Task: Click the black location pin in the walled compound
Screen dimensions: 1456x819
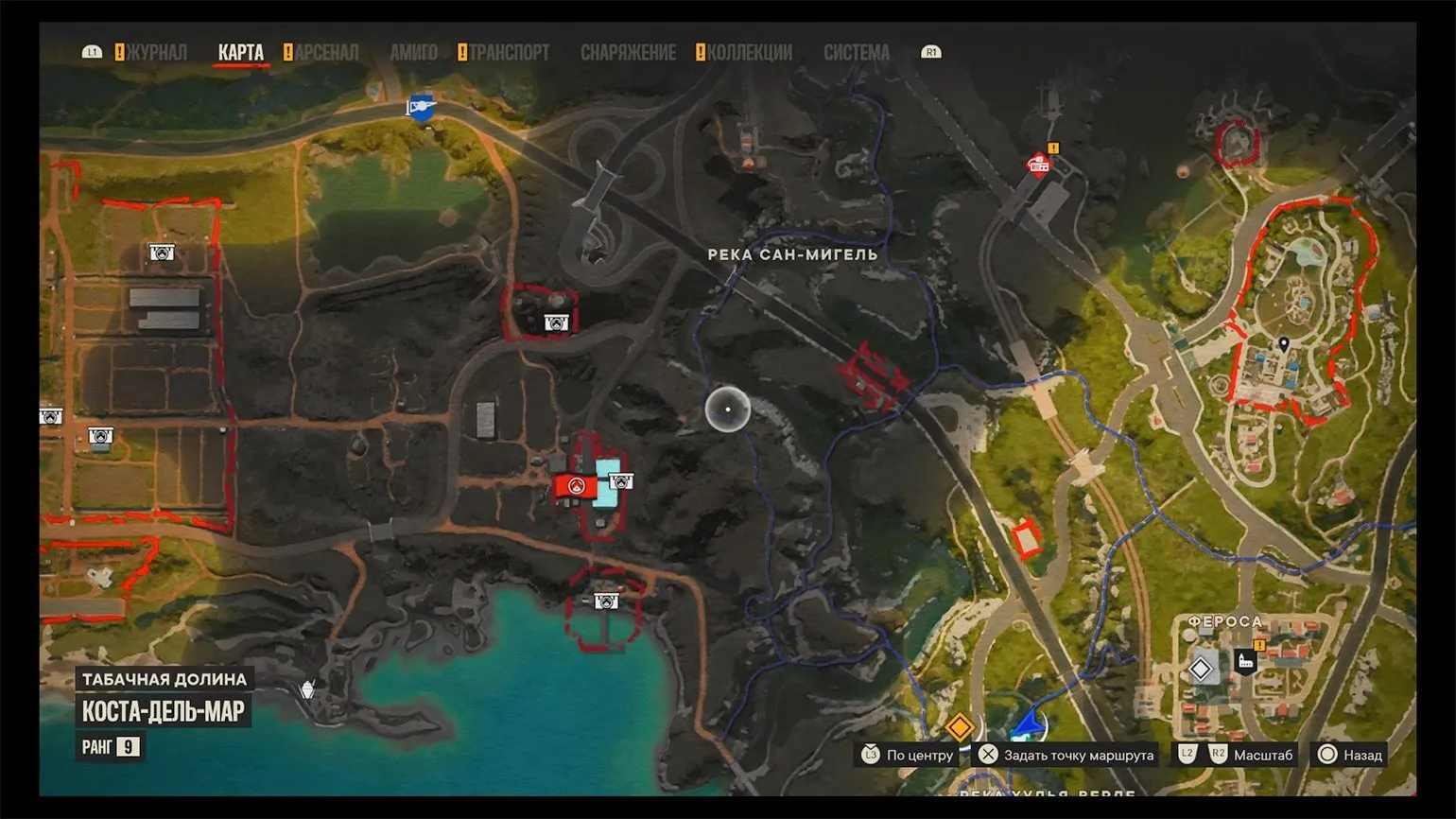Action: [1283, 345]
